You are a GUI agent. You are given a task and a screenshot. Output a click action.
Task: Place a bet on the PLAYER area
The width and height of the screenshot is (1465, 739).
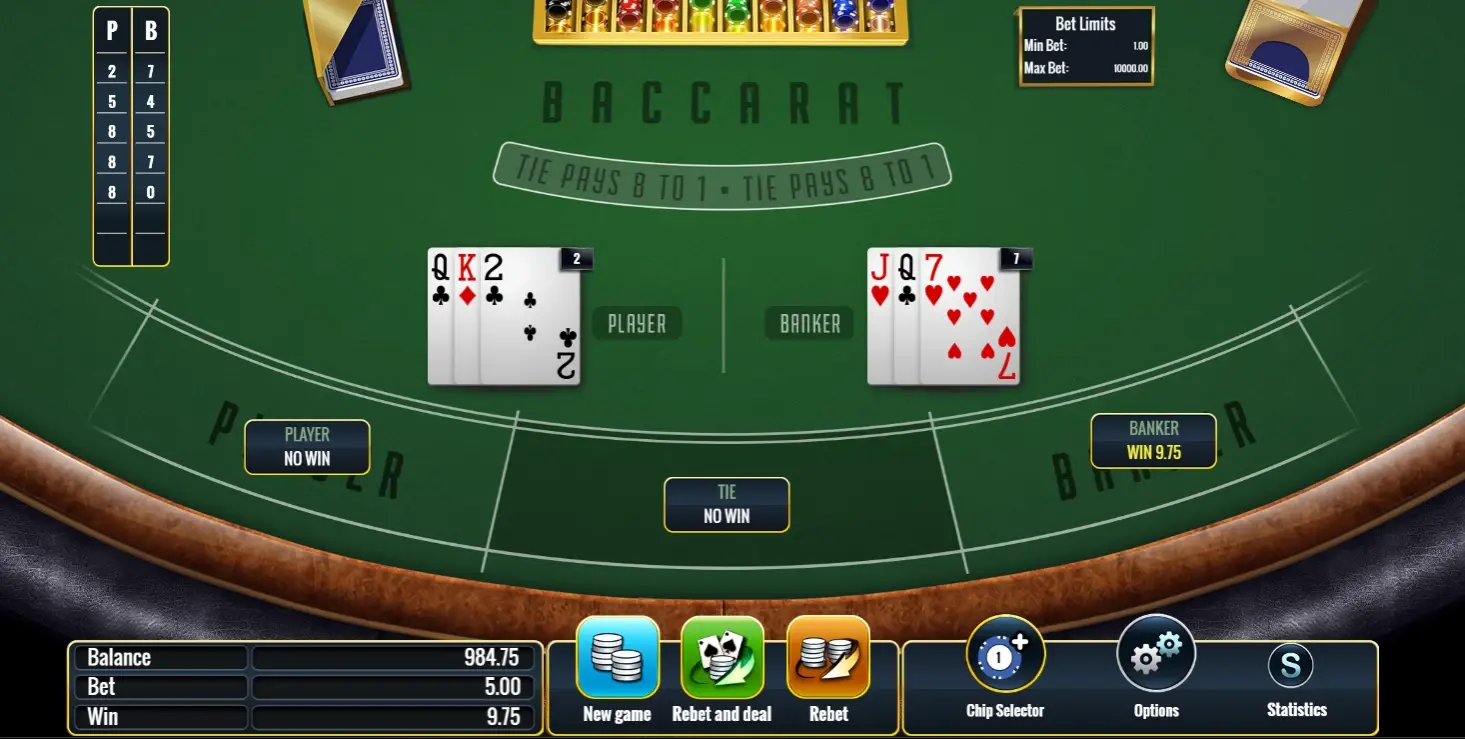[307, 447]
